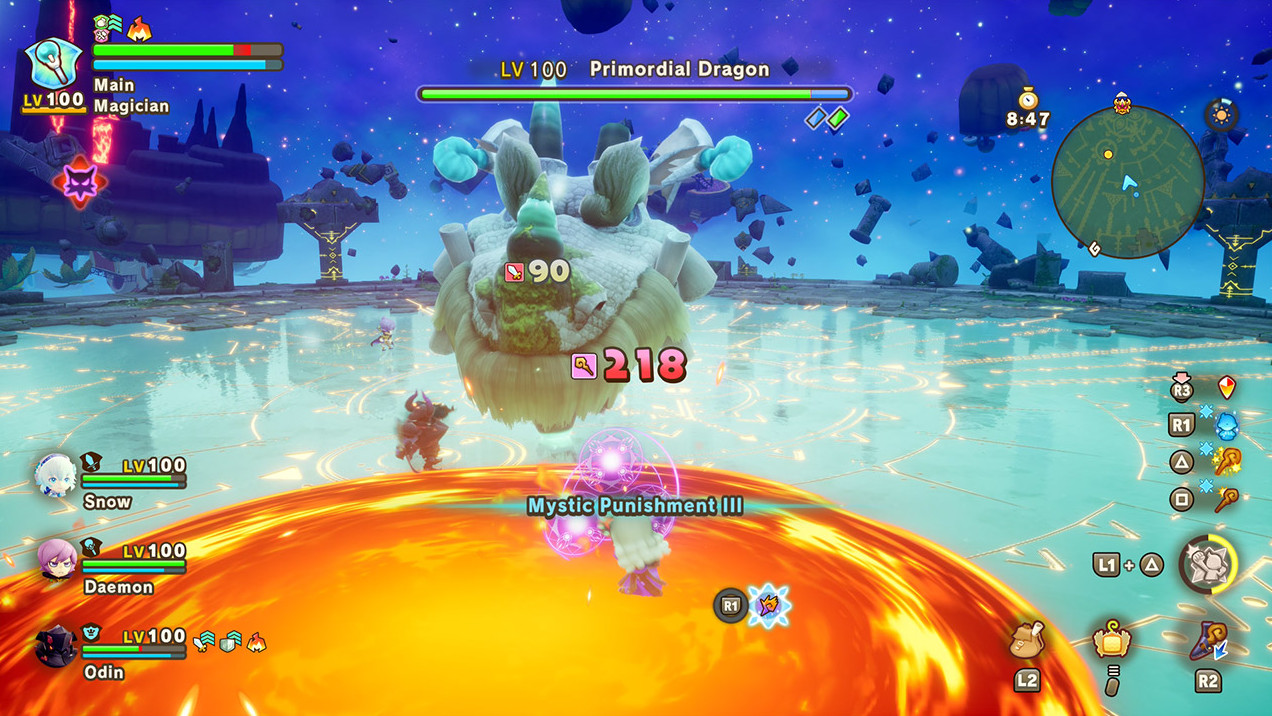Click the boss marker on the minimap rim
This screenshot has height=716, width=1272.
pyautogui.click(x=1121, y=102)
